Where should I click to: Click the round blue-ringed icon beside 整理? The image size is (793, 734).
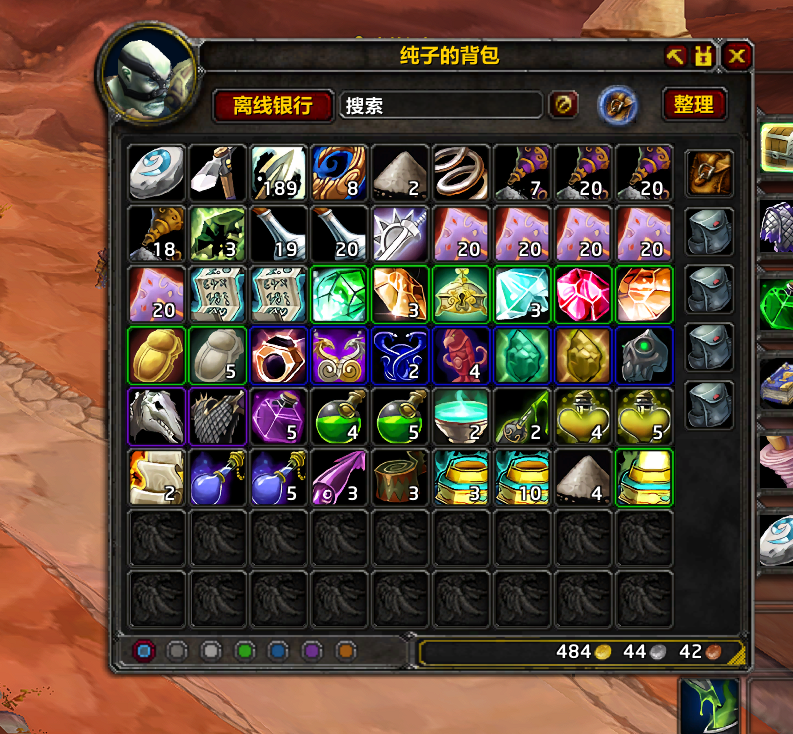618,105
